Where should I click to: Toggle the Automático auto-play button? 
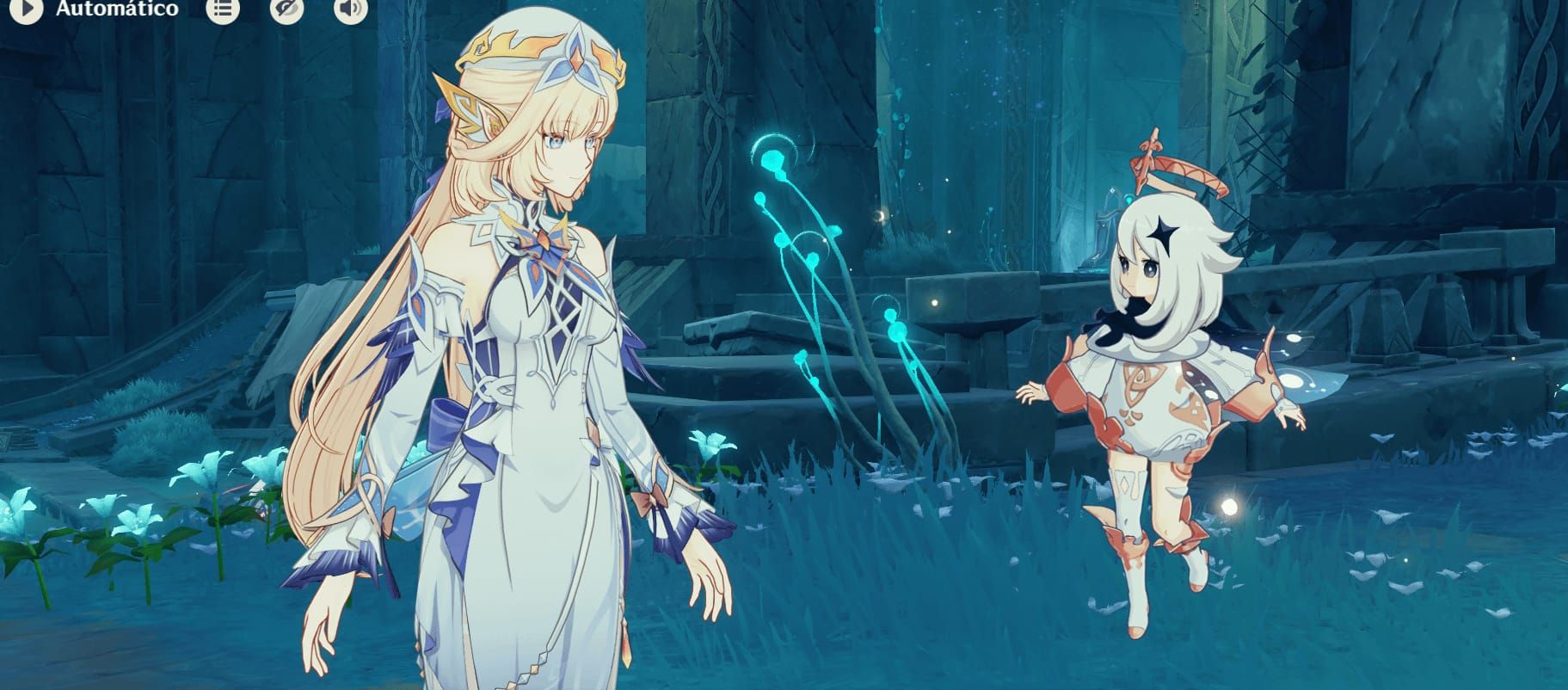(27, 9)
